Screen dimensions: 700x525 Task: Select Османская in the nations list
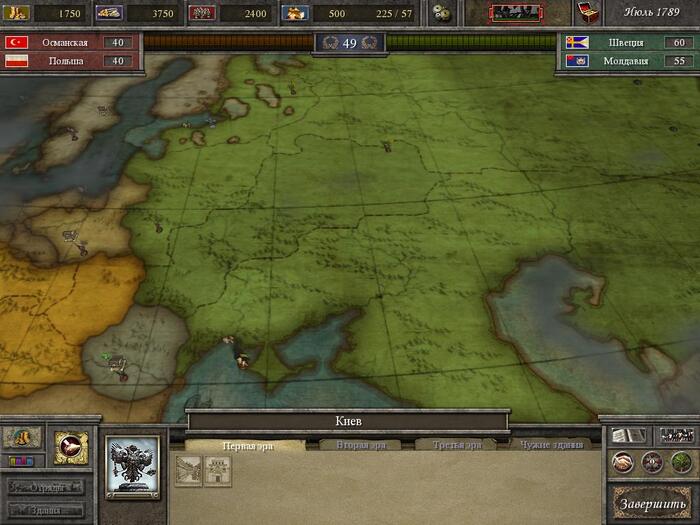(70, 43)
